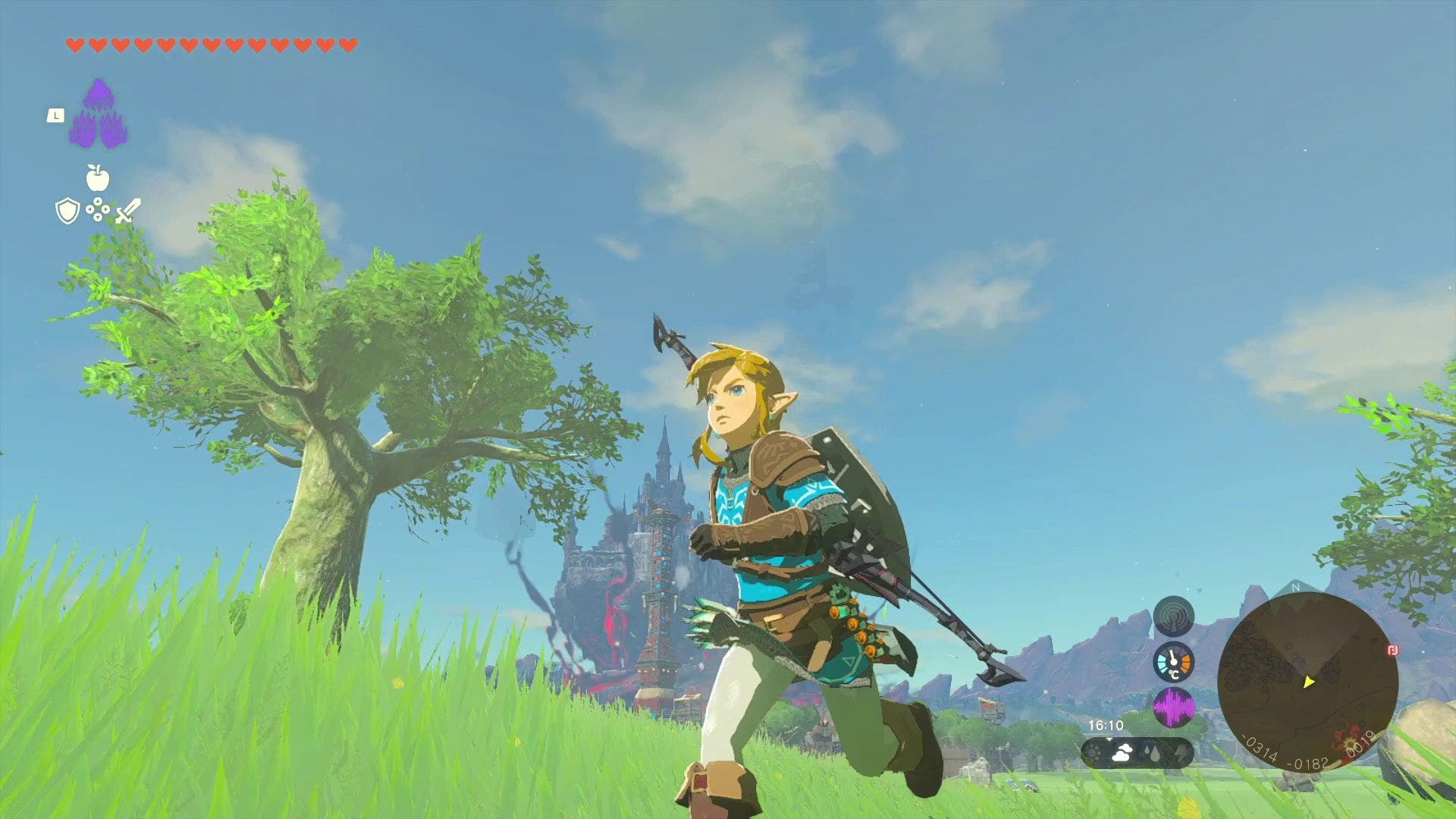Toggle the purple noise meter display
1456x819 pixels.
pos(1175,708)
